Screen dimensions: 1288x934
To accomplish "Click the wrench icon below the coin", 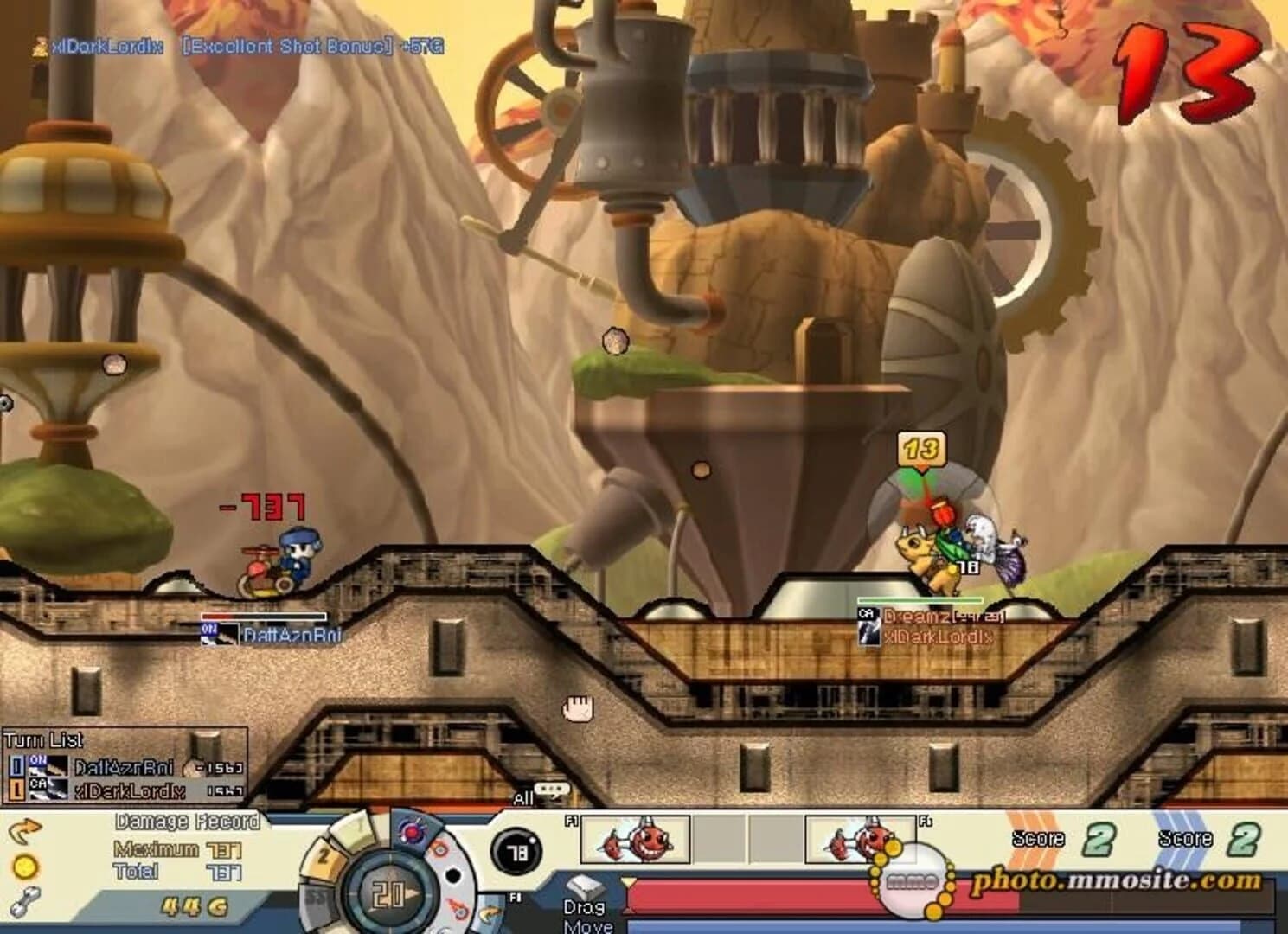I will (23, 902).
